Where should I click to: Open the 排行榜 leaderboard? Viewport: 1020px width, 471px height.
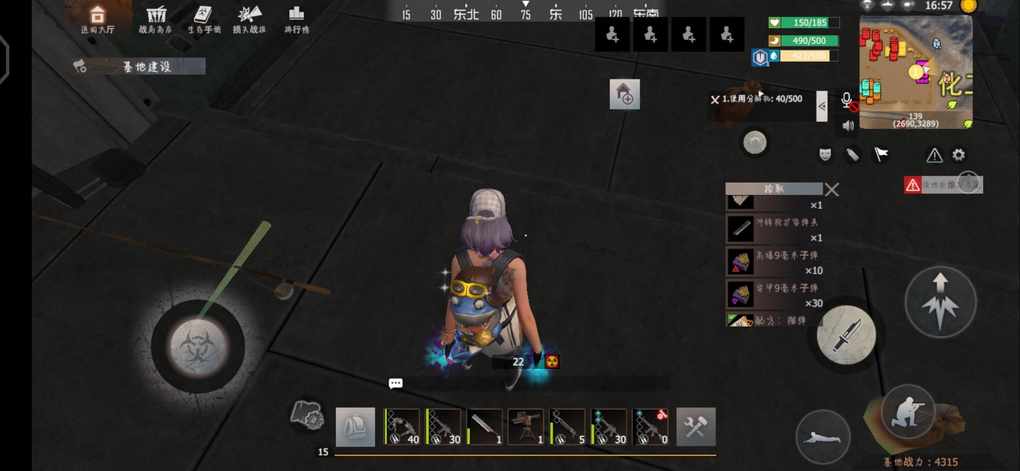296,18
